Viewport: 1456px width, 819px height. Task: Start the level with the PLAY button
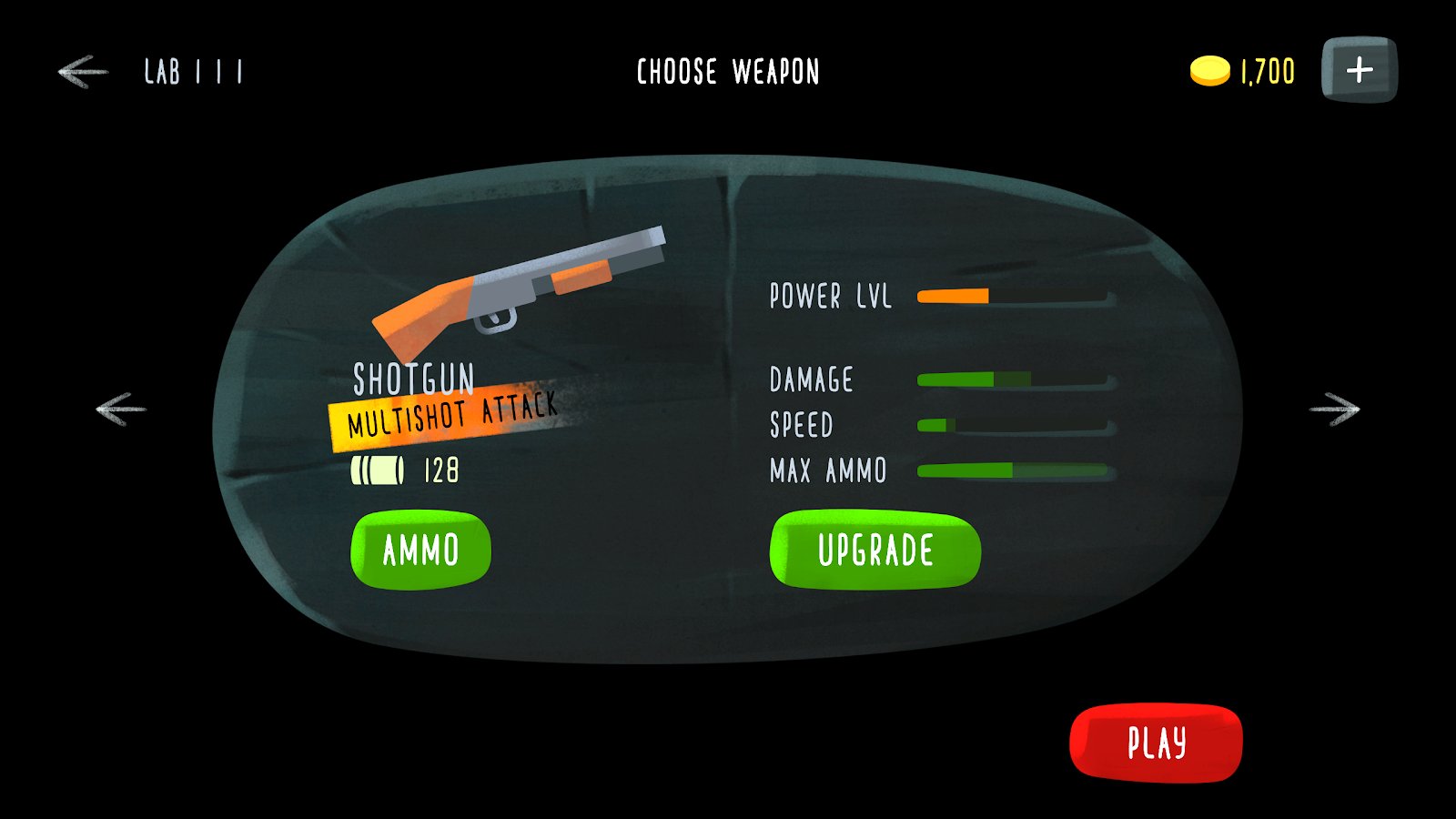pyautogui.click(x=1156, y=743)
